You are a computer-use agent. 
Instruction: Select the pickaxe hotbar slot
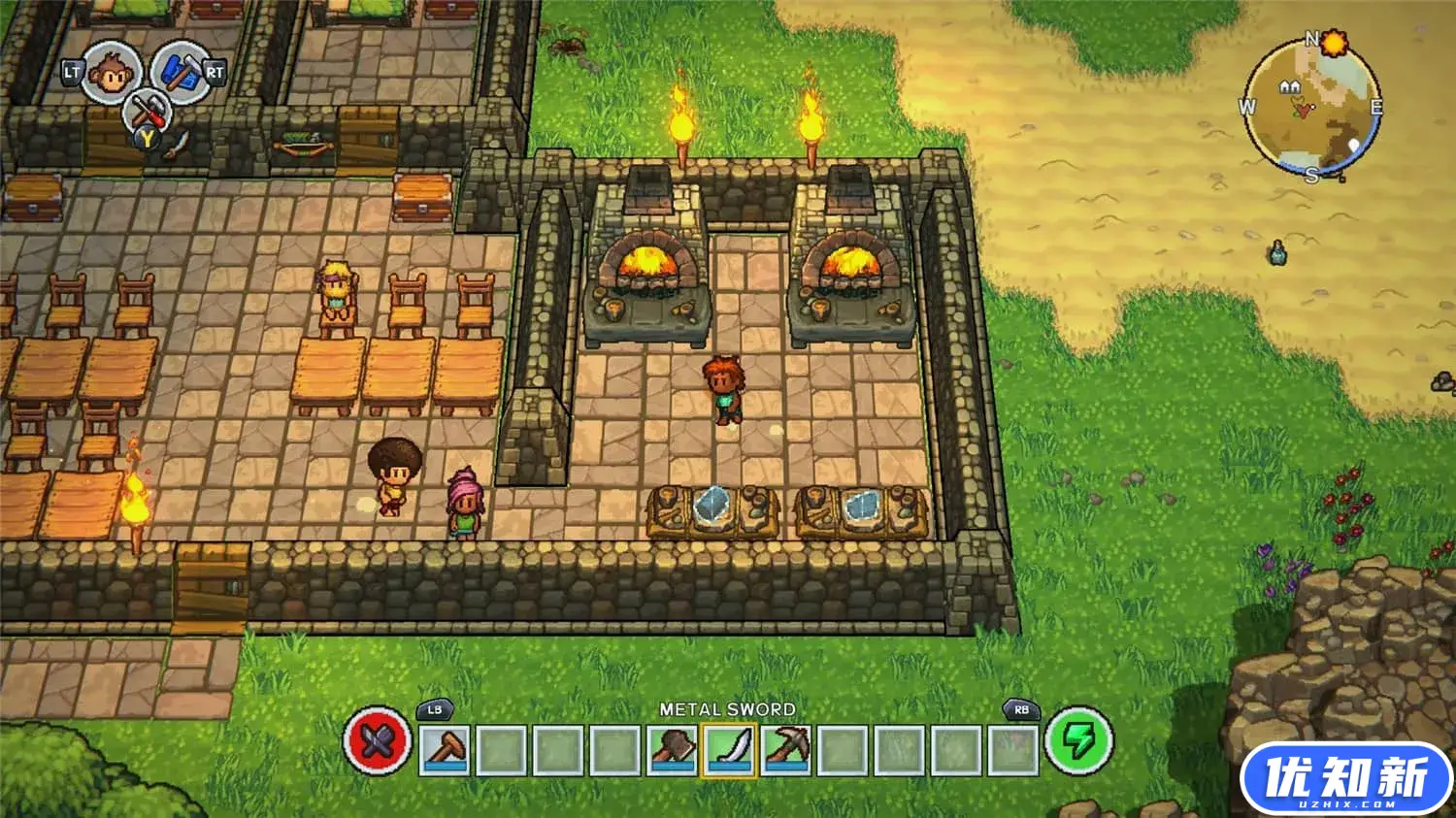(785, 749)
